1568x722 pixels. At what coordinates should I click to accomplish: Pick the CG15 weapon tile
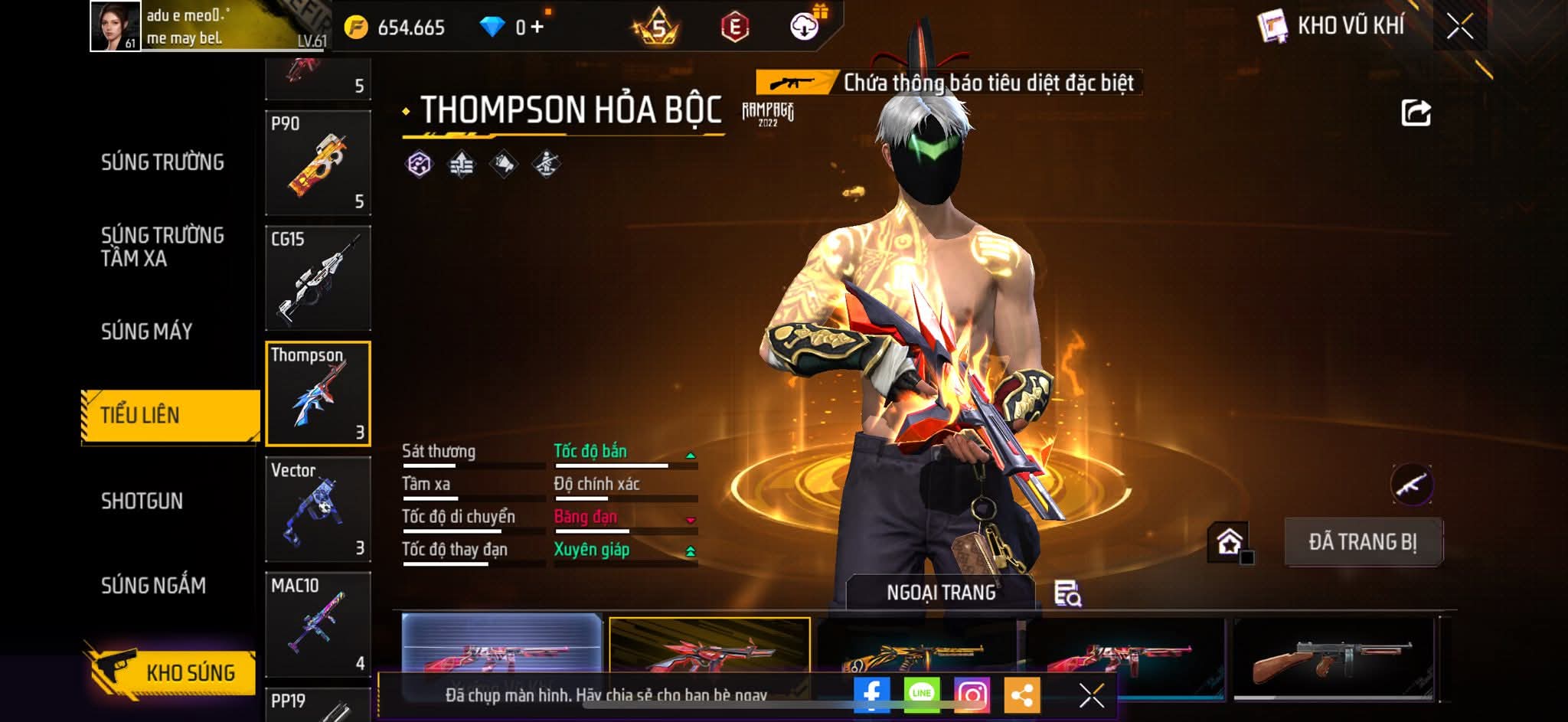coord(318,278)
